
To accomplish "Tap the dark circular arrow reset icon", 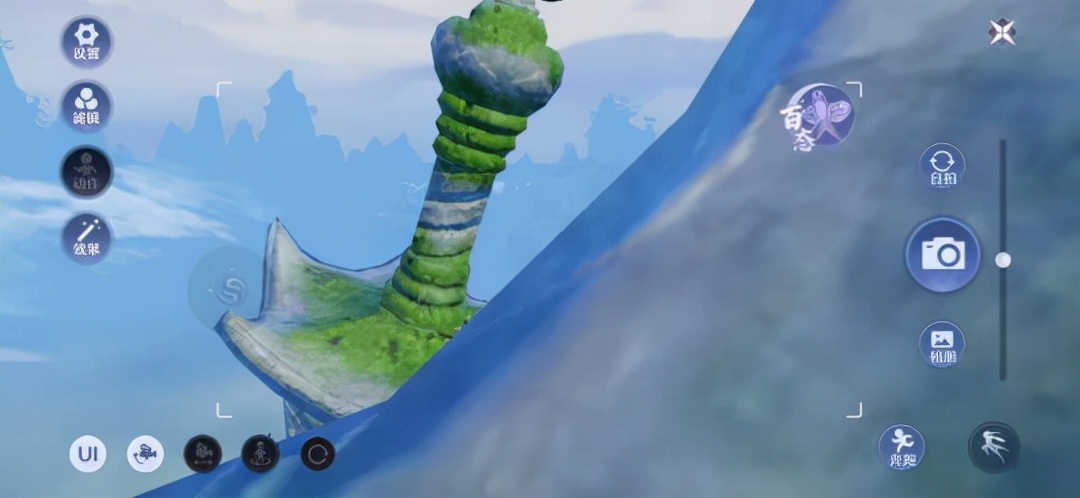I will 318,454.
